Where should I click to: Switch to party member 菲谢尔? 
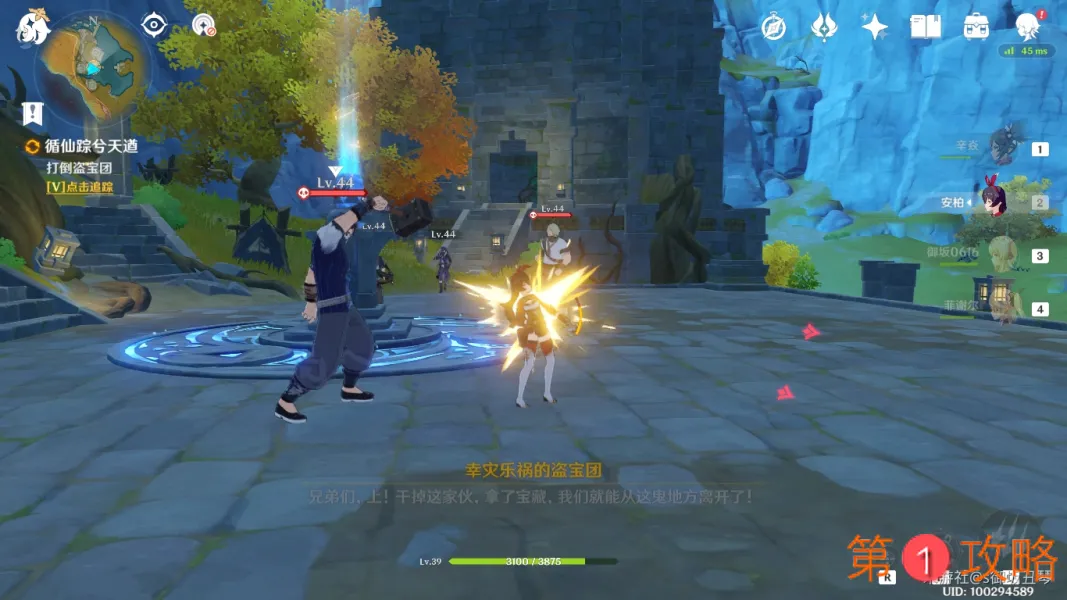1003,308
